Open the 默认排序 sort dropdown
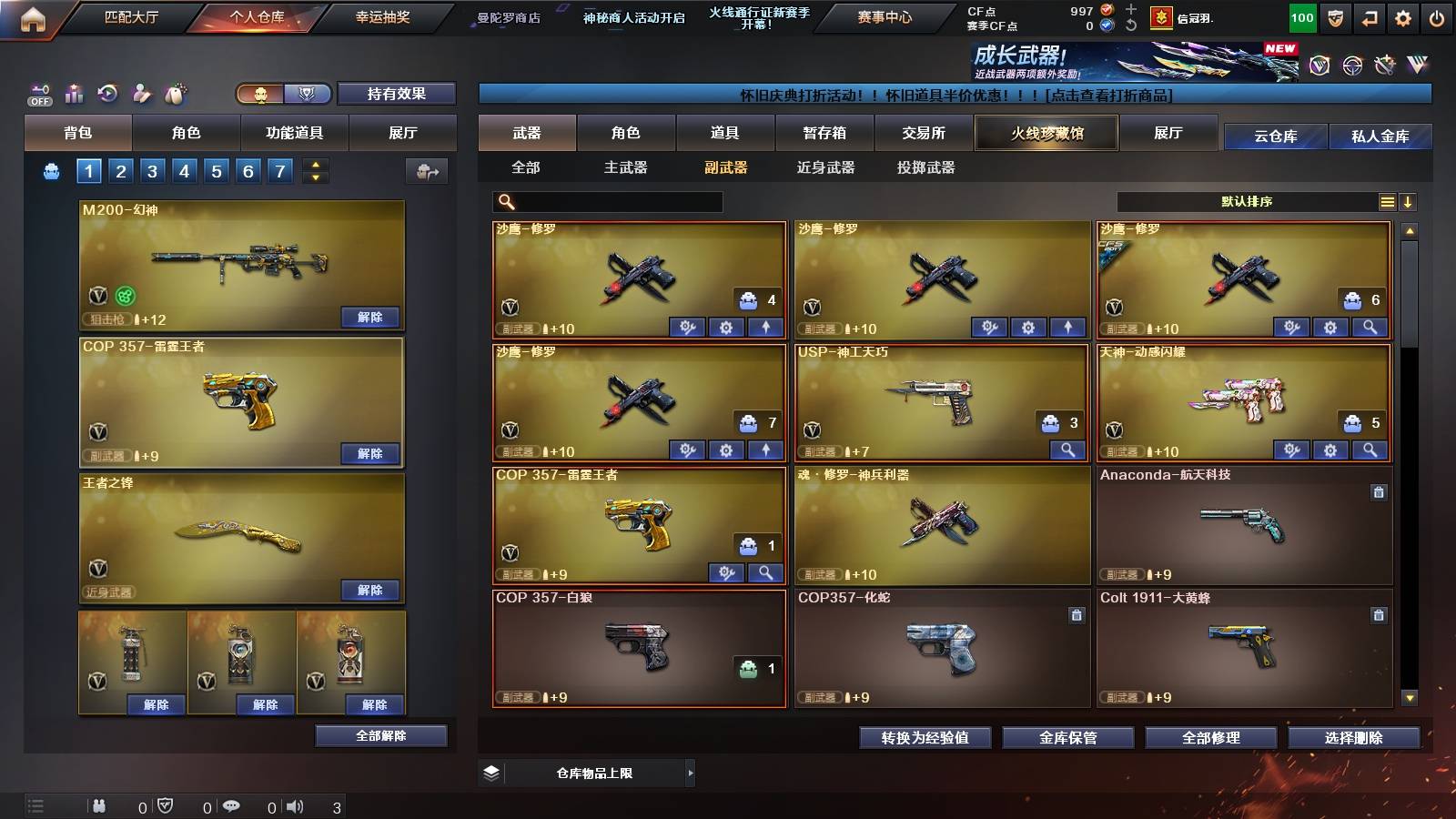The image size is (1456, 819). (x=1247, y=202)
